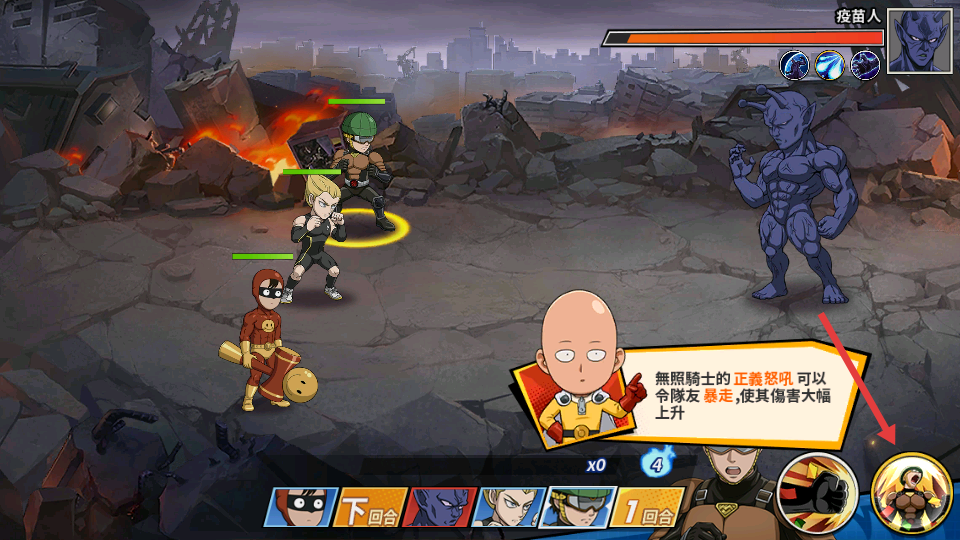The height and width of the screenshot is (540, 960).
Task: Inspect the boss's energy beam skill icon
Action: 830,65
